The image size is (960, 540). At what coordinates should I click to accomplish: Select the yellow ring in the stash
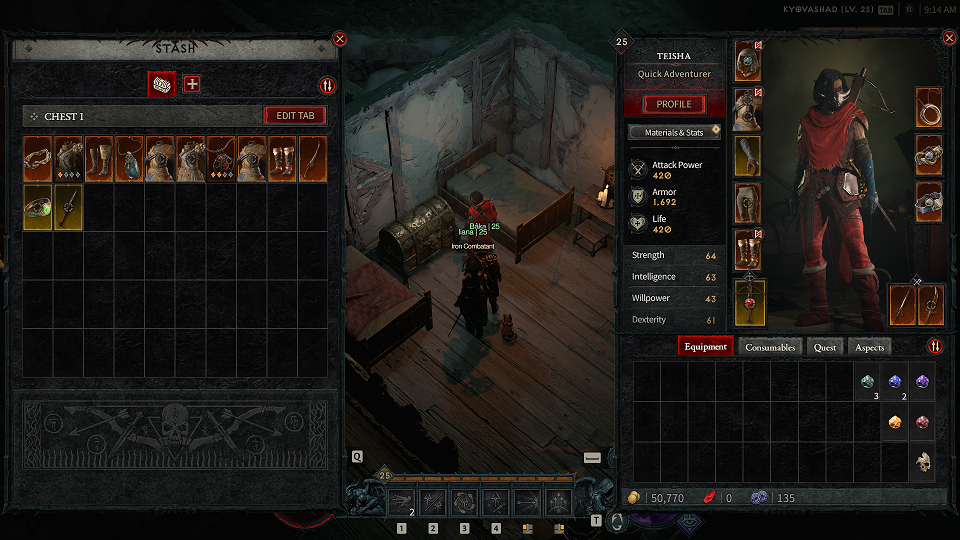point(38,207)
